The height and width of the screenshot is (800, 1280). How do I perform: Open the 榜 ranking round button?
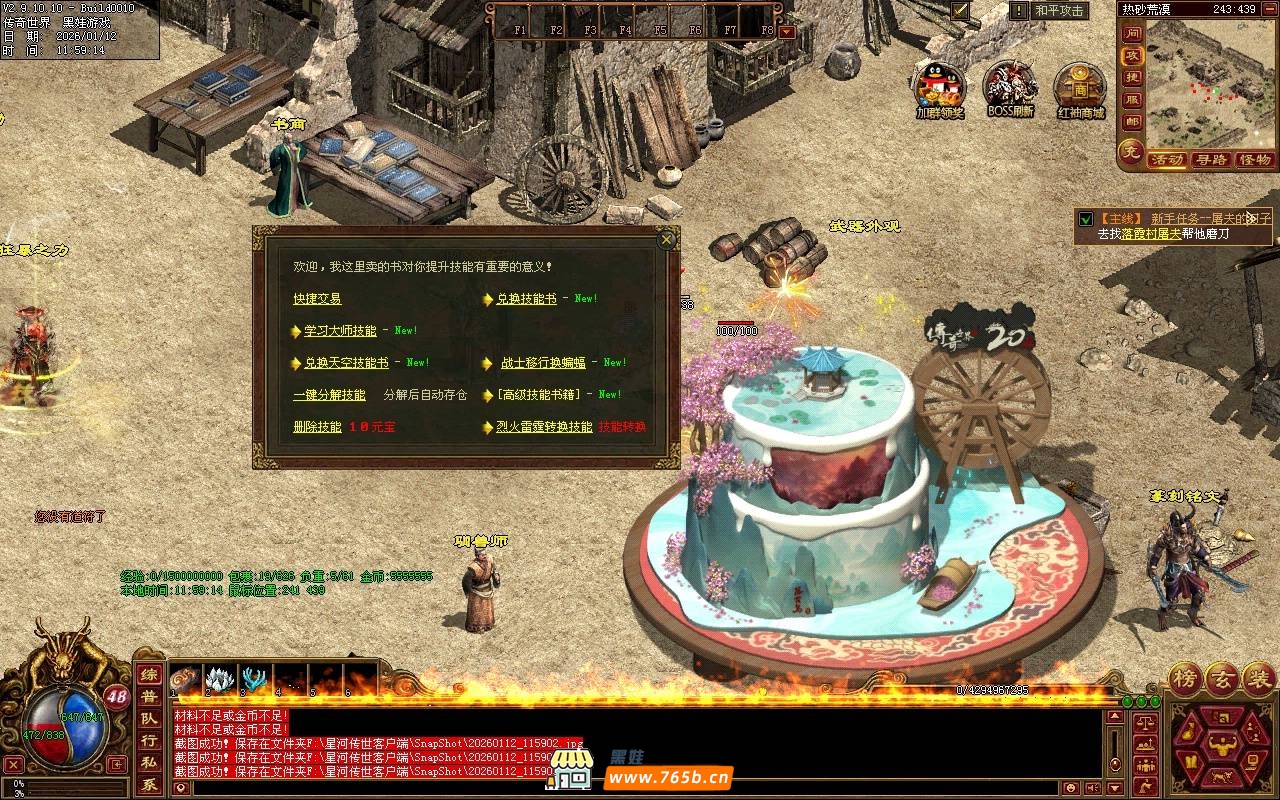1187,680
